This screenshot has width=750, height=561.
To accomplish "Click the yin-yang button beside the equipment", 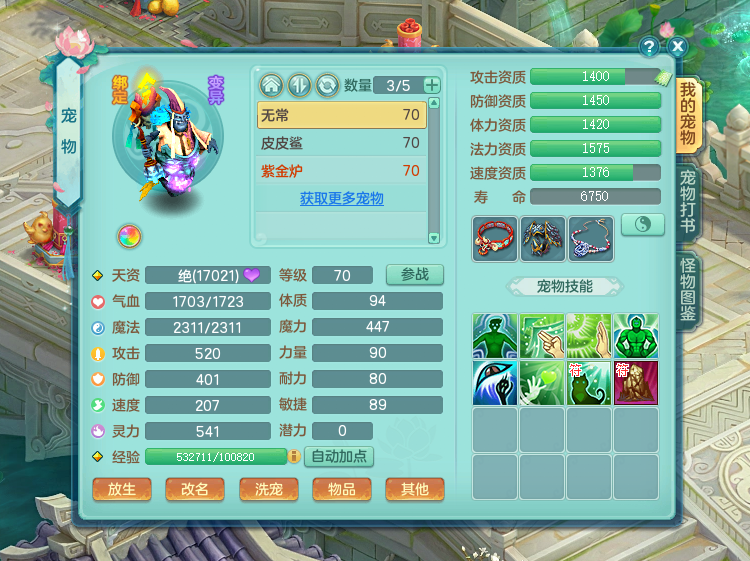I will (x=642, y=225).
